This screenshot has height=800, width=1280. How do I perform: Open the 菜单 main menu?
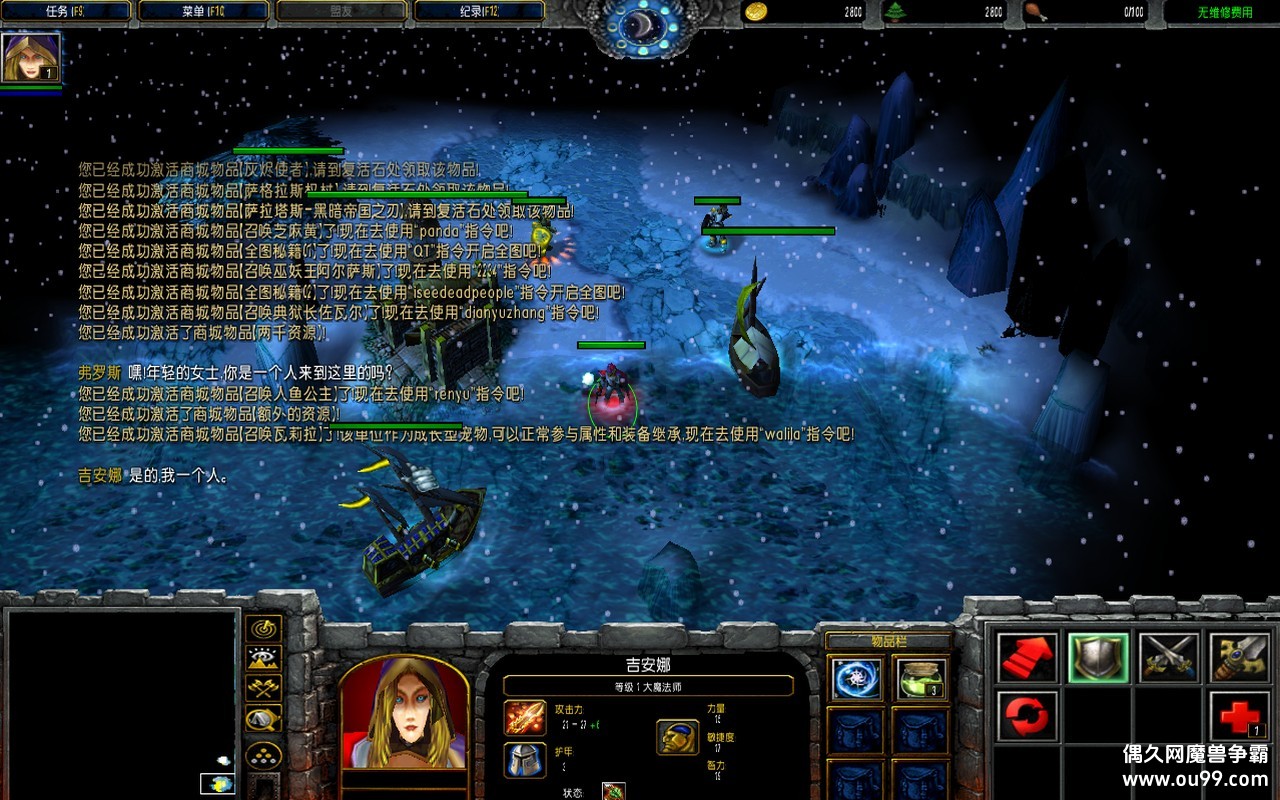(x=204, y=12)
